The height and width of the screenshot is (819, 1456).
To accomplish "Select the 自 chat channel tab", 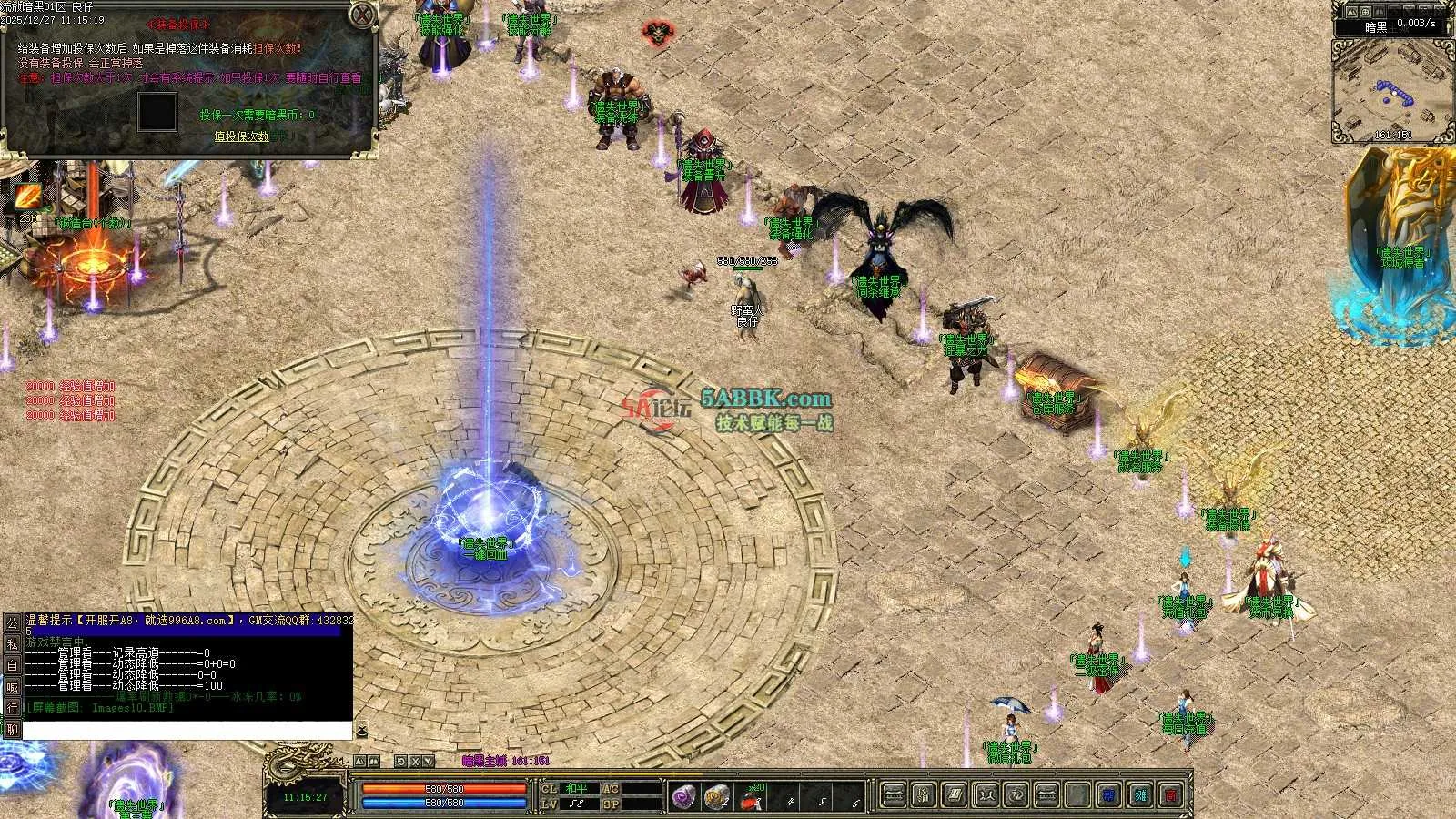I will [12, 665].
